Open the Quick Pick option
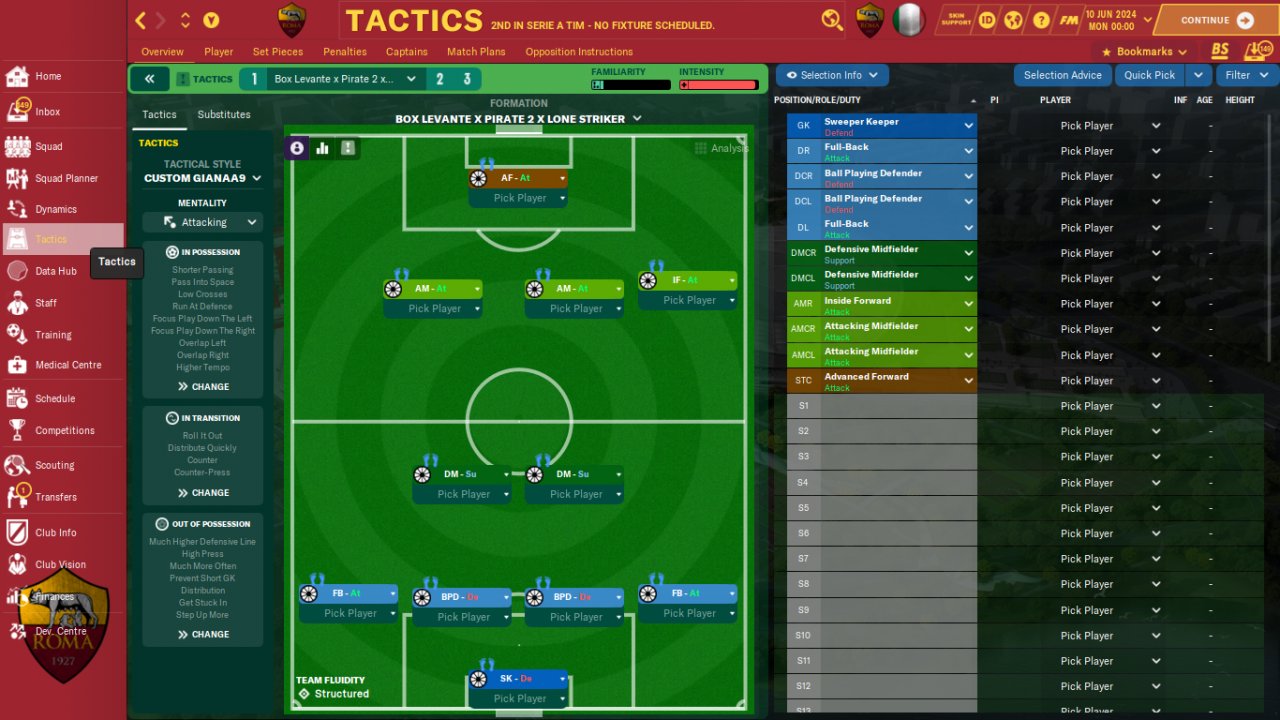This screenshot has height=720, width=1280. click(x=1149, y=75)
